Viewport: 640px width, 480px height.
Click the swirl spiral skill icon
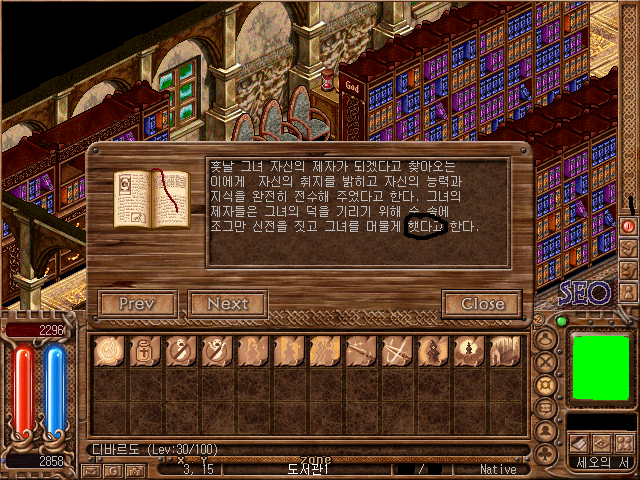pyautogui.click(x=108, y=351)
